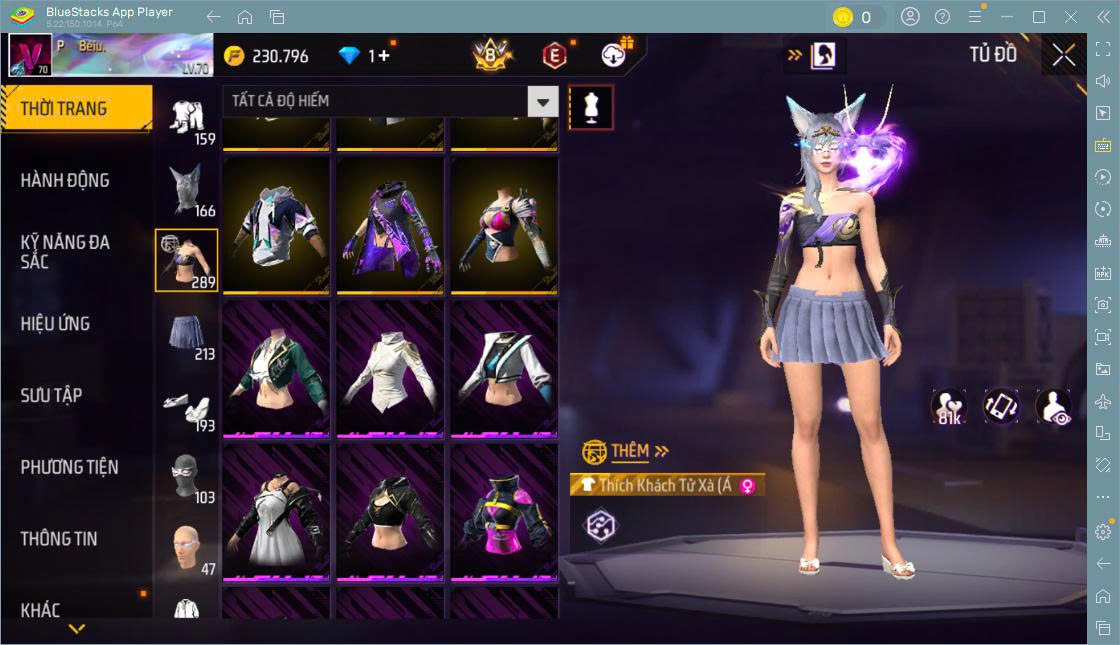Show the THÔNG TIN tab
Screen dimensions: 1120x645
click(59, 539)
